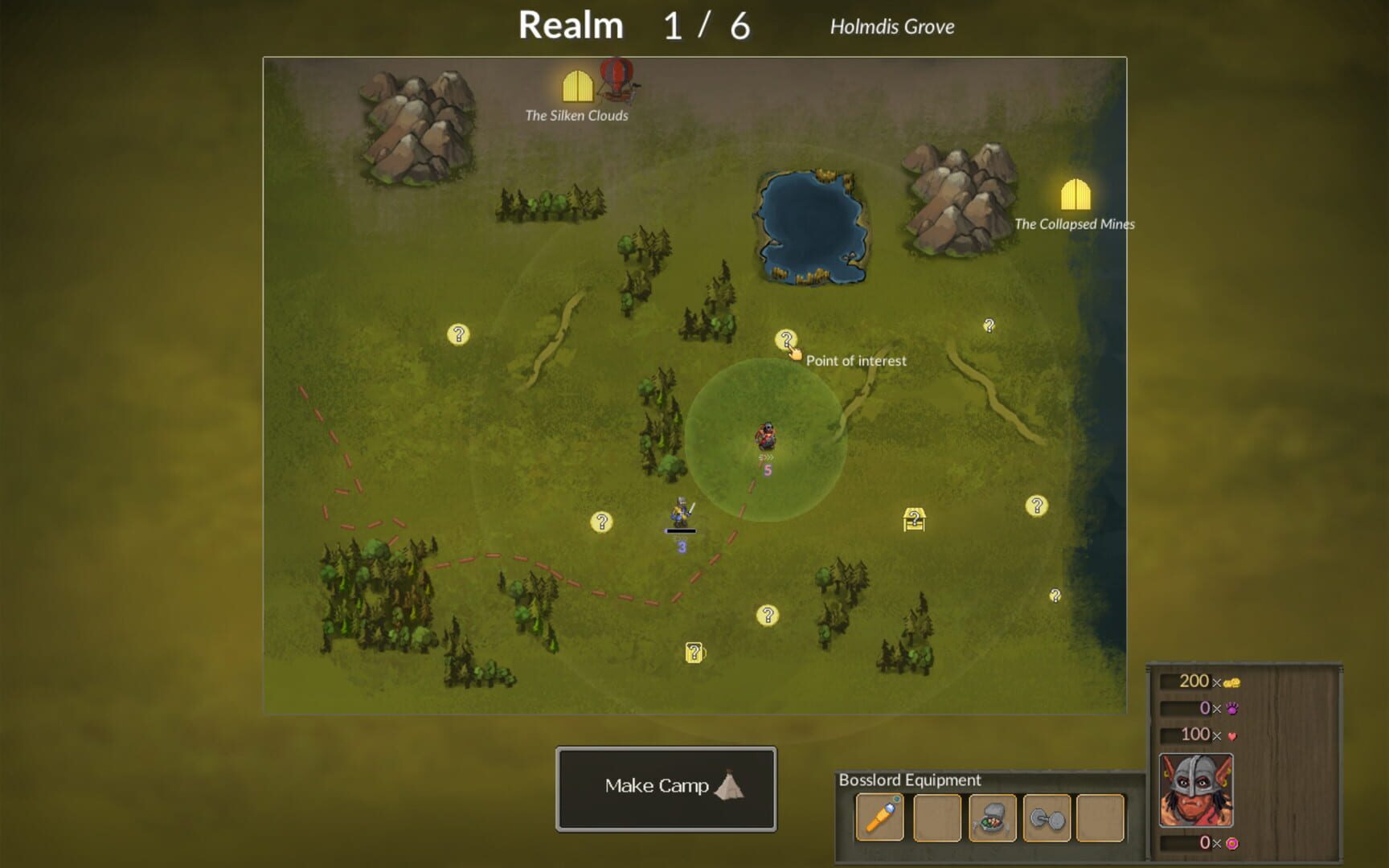Select the tankard marker near the bottom forest
Image resolution: width=1389 pixels, height=868 pixels.
tap(693, 652)
